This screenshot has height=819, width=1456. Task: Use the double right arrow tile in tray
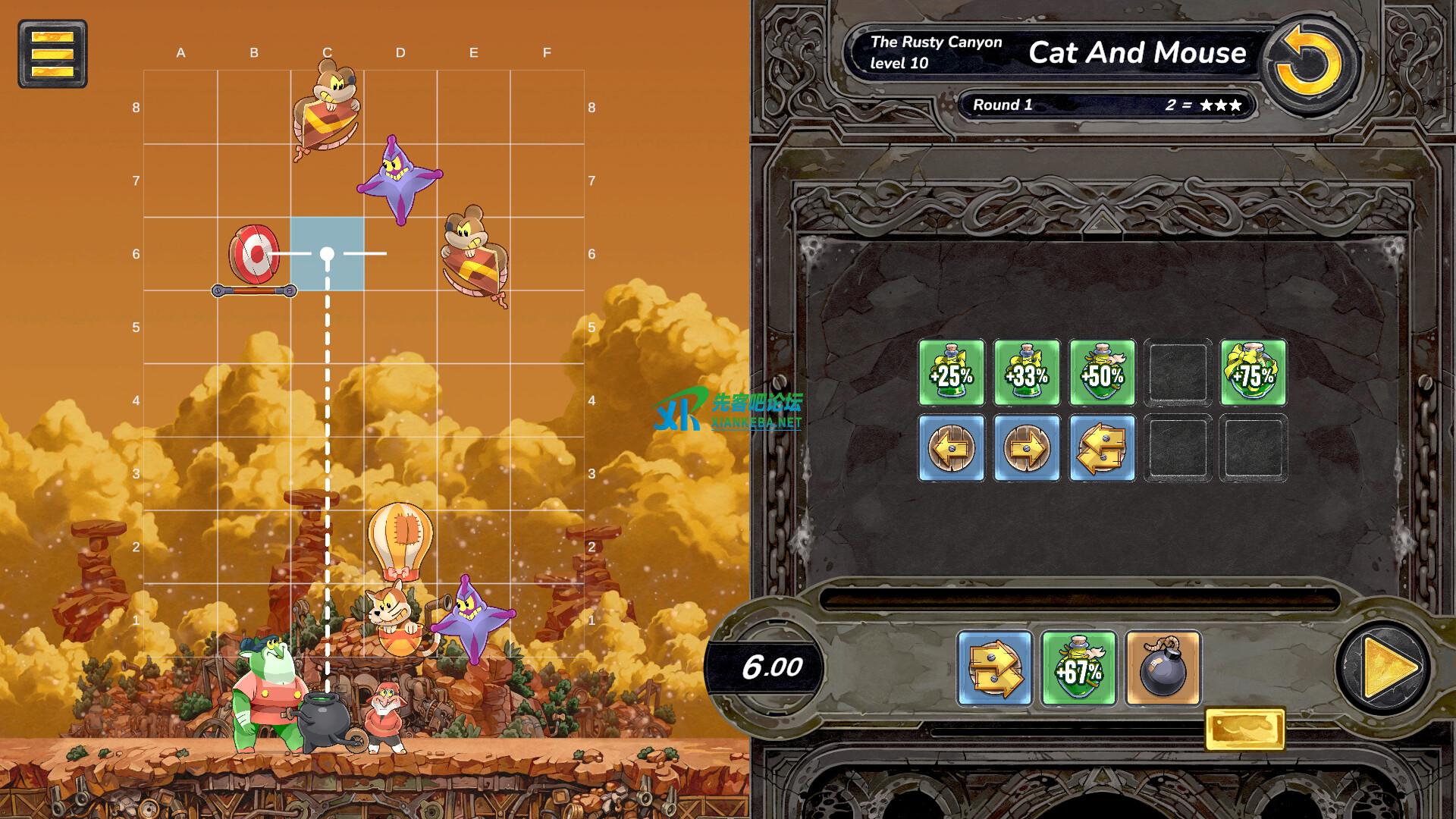click(995, 669)
